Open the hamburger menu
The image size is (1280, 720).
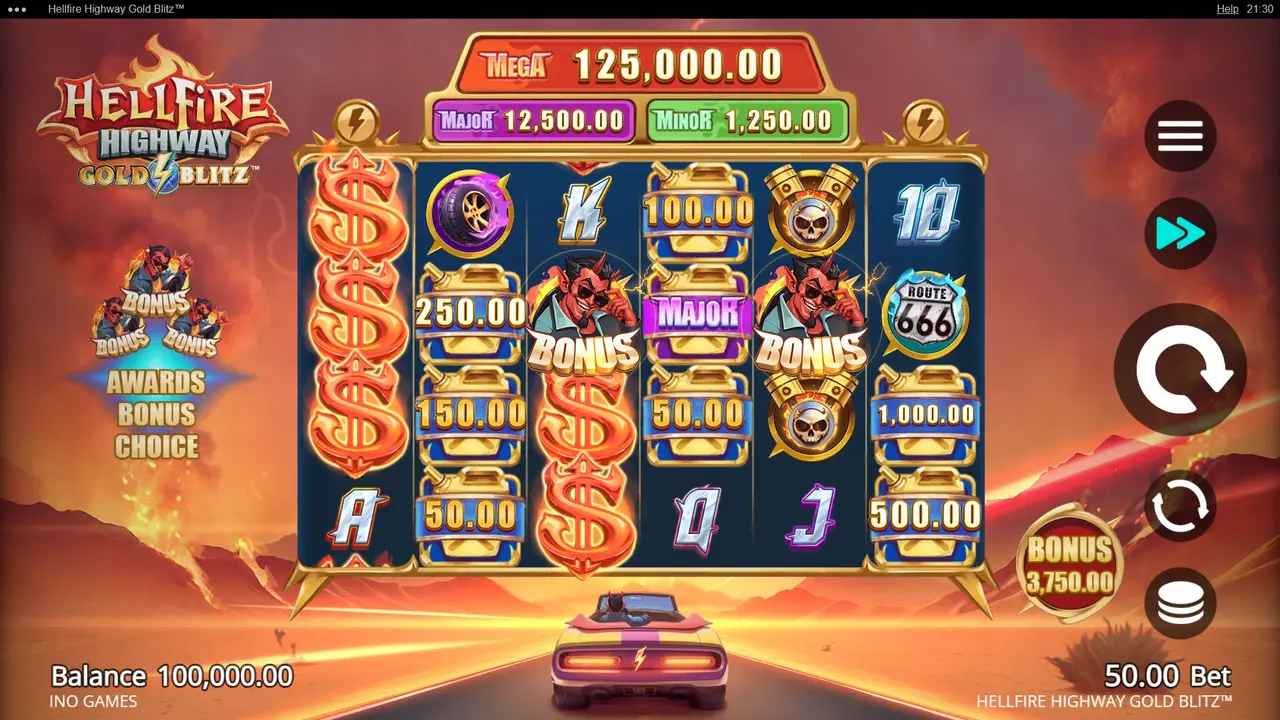[1180, 136]
